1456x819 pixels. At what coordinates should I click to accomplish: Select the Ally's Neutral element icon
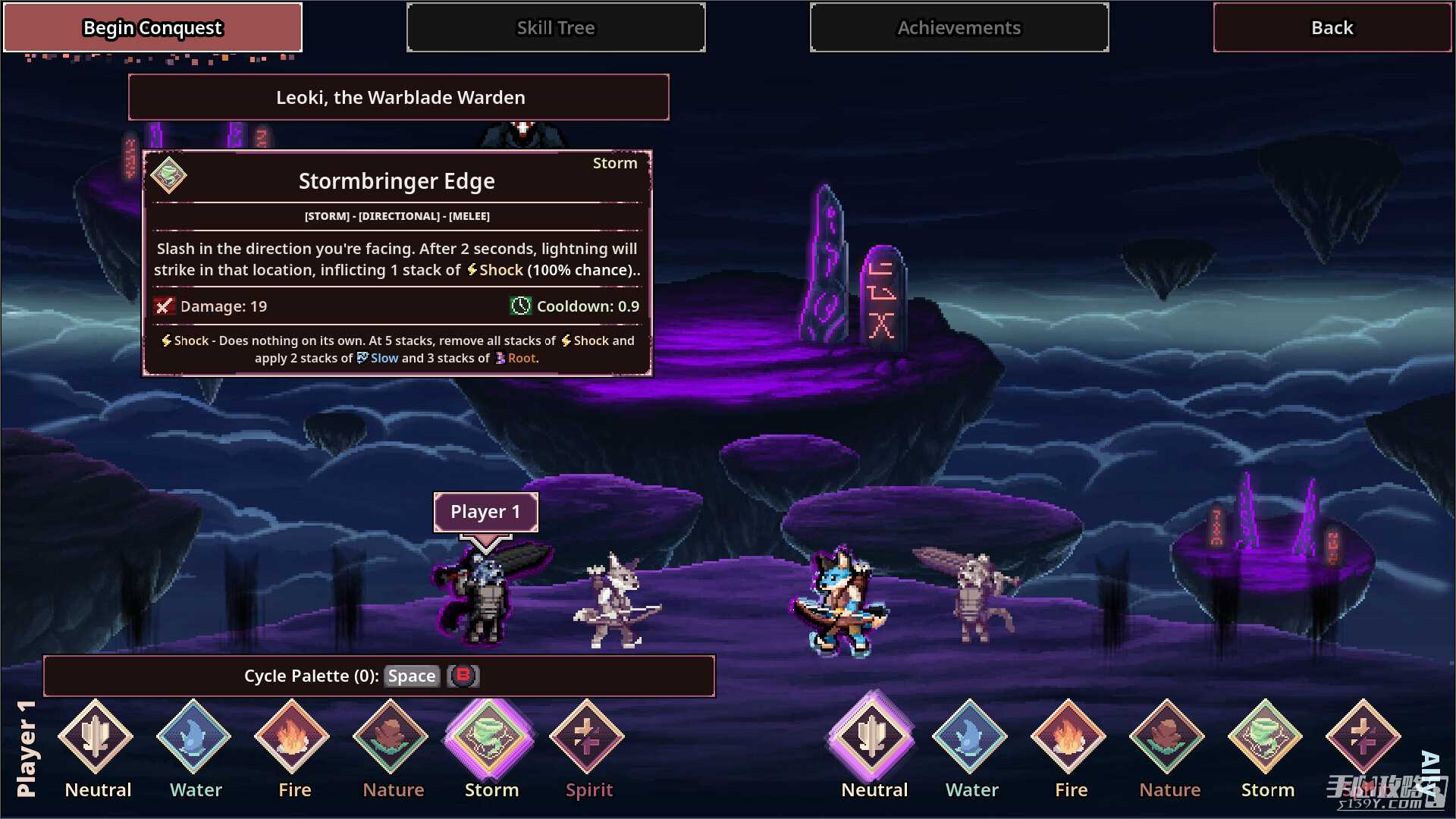(x=873, y=737)
